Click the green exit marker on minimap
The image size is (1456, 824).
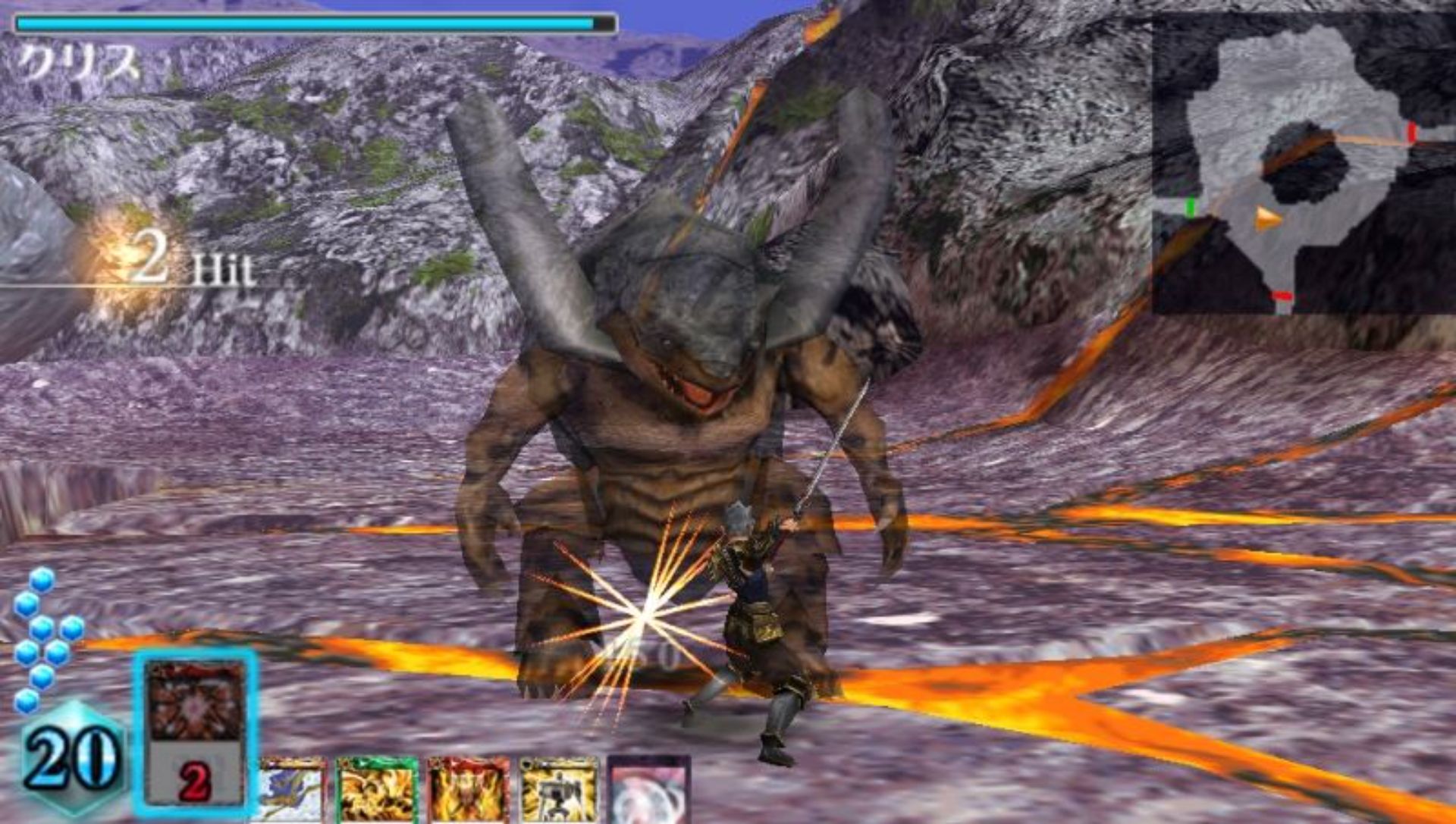click(x=1191, y=206)
